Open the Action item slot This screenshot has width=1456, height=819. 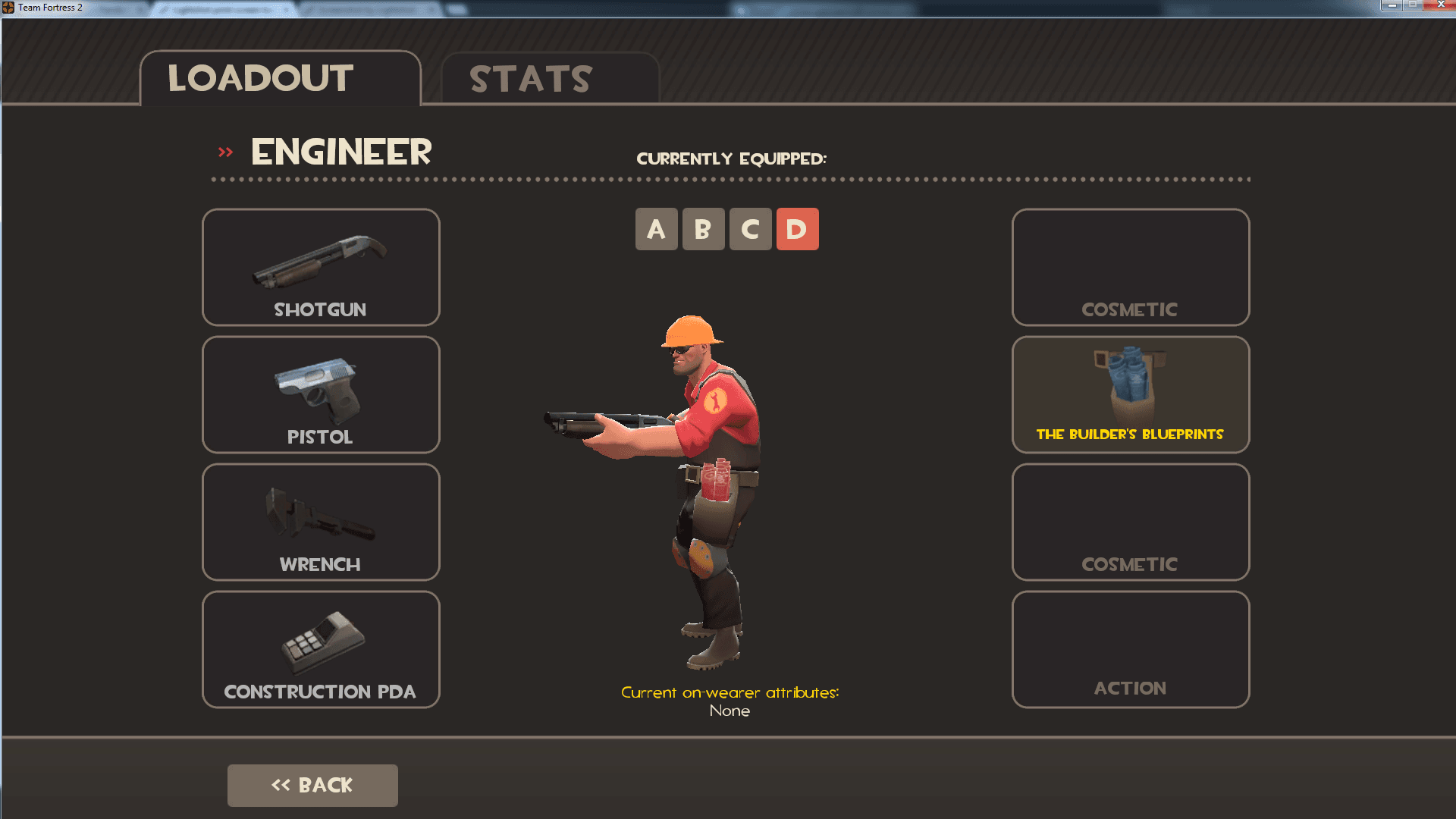click(1130, 649)
